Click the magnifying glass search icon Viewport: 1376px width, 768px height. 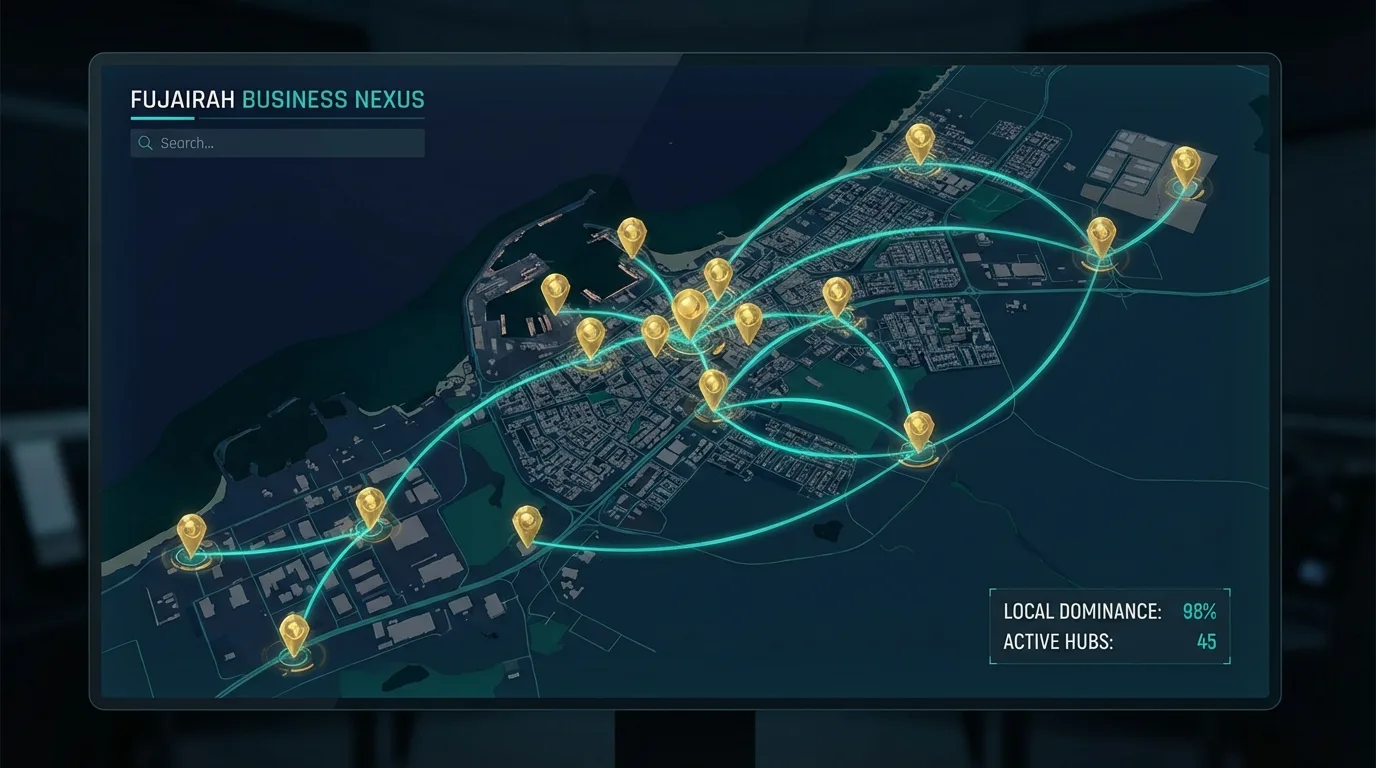[x=146, y=143]
